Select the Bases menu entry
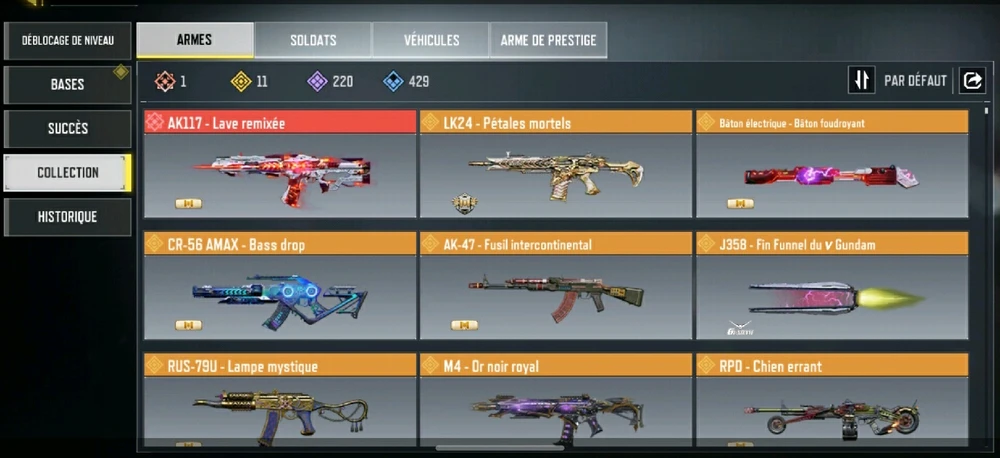The height and width of the screenshot is (458, 1000). click(x=68, y=85)
